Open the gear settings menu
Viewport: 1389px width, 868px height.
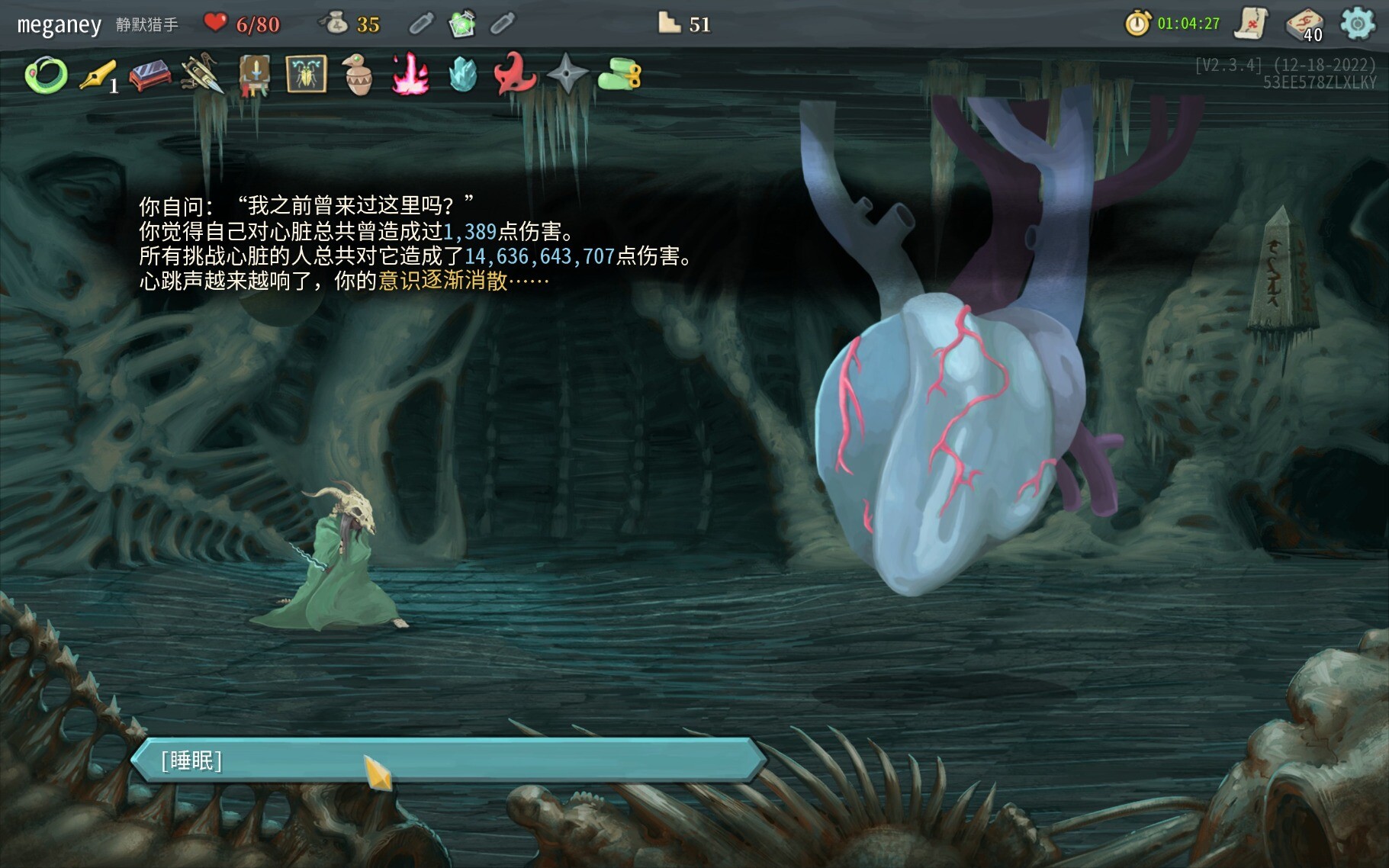[x=1357, y=24]
